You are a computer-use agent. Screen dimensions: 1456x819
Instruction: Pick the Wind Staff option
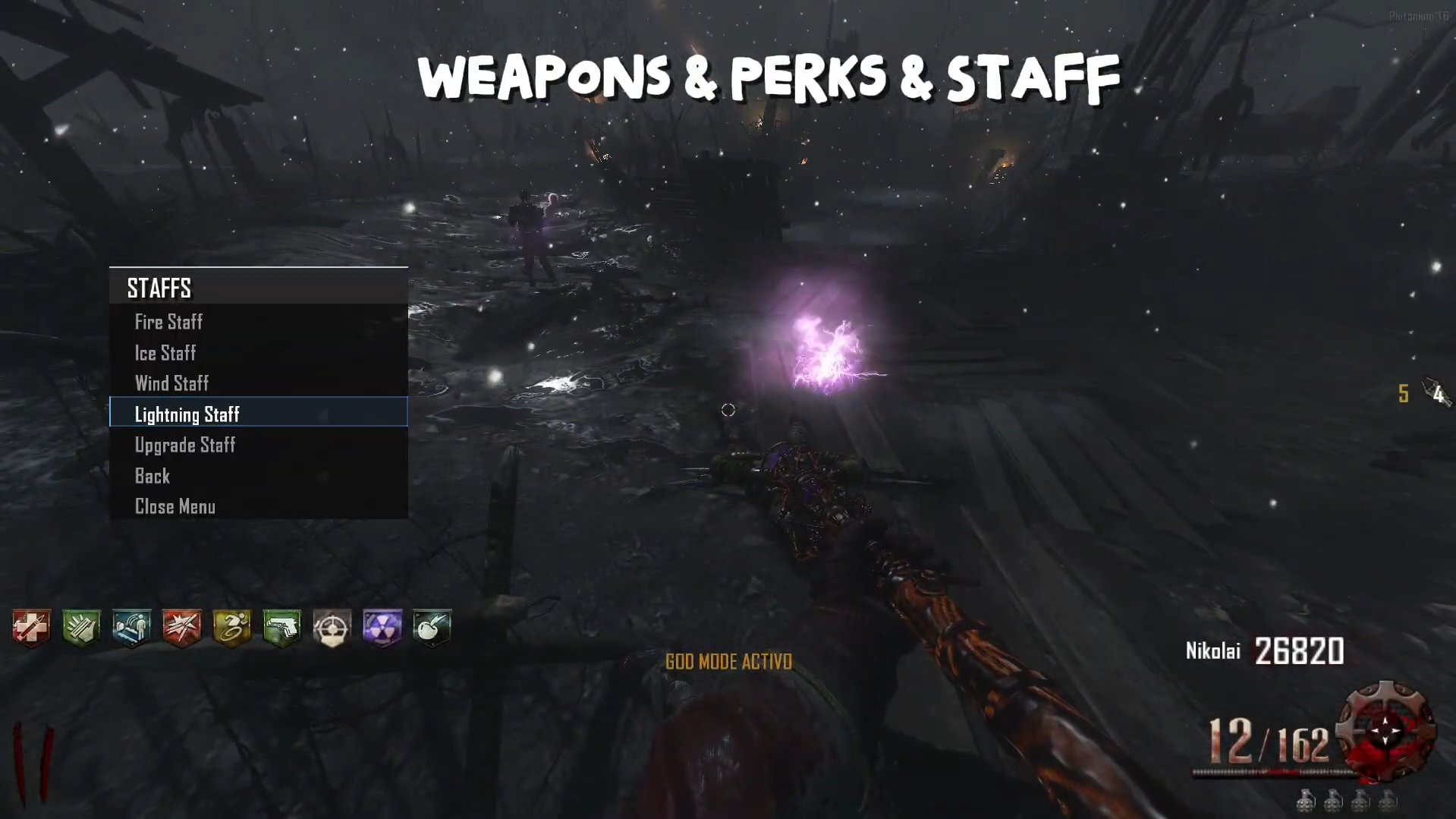pyautogui.click(x=171, y=383)
